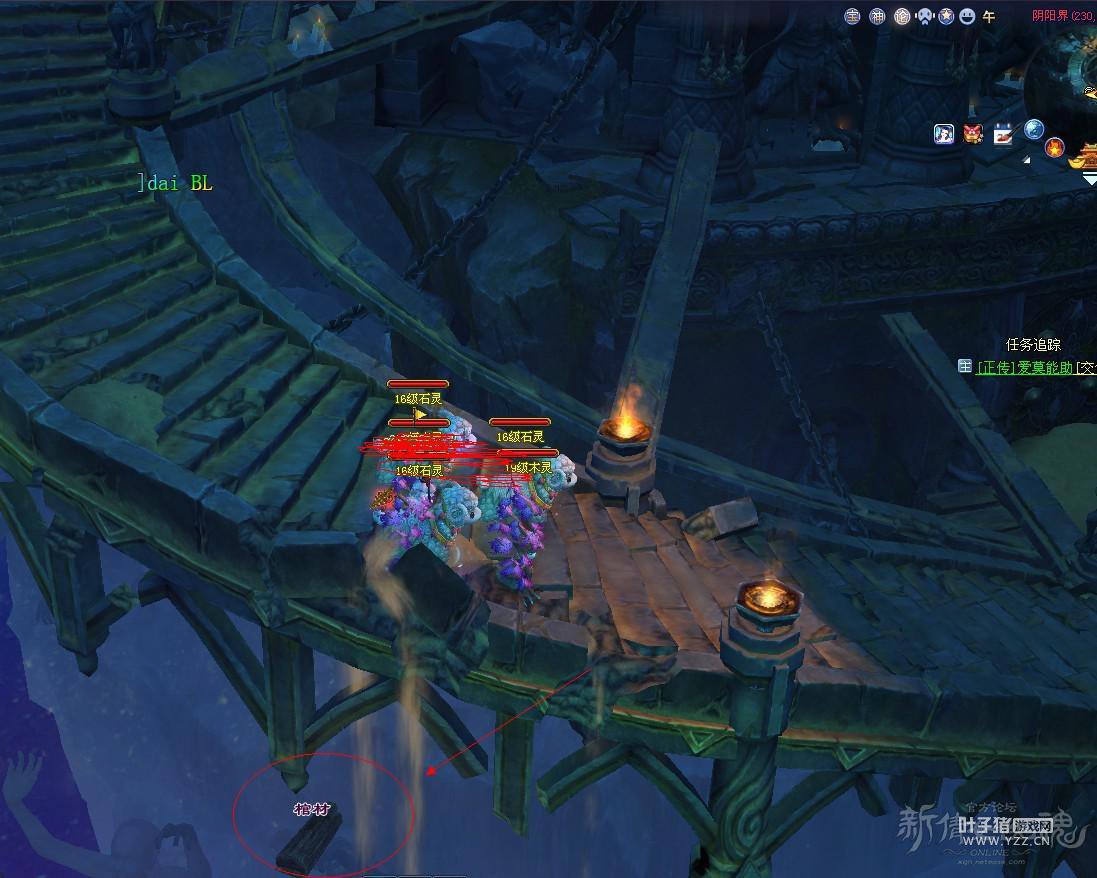The width and height of the screenshot is (1097, 878).
Task: Click the flame star orb icon
Action: [x=1055, y=148]
